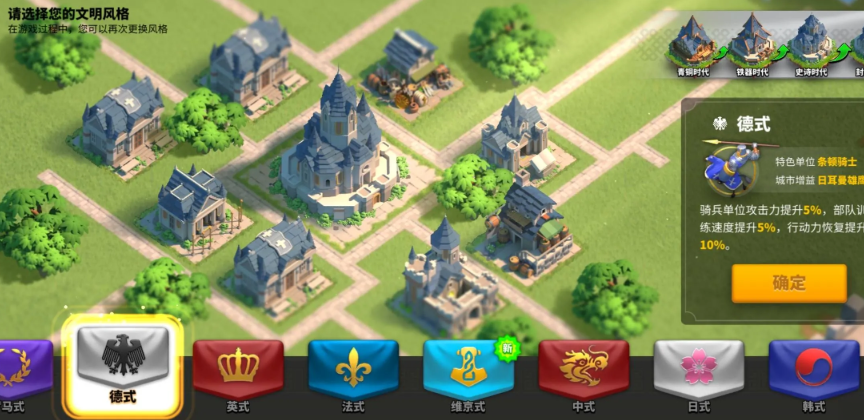This screenshot has width=864, height=420.
Task: Select the new Viking style (维京式) banner
Action: point(468,372)
